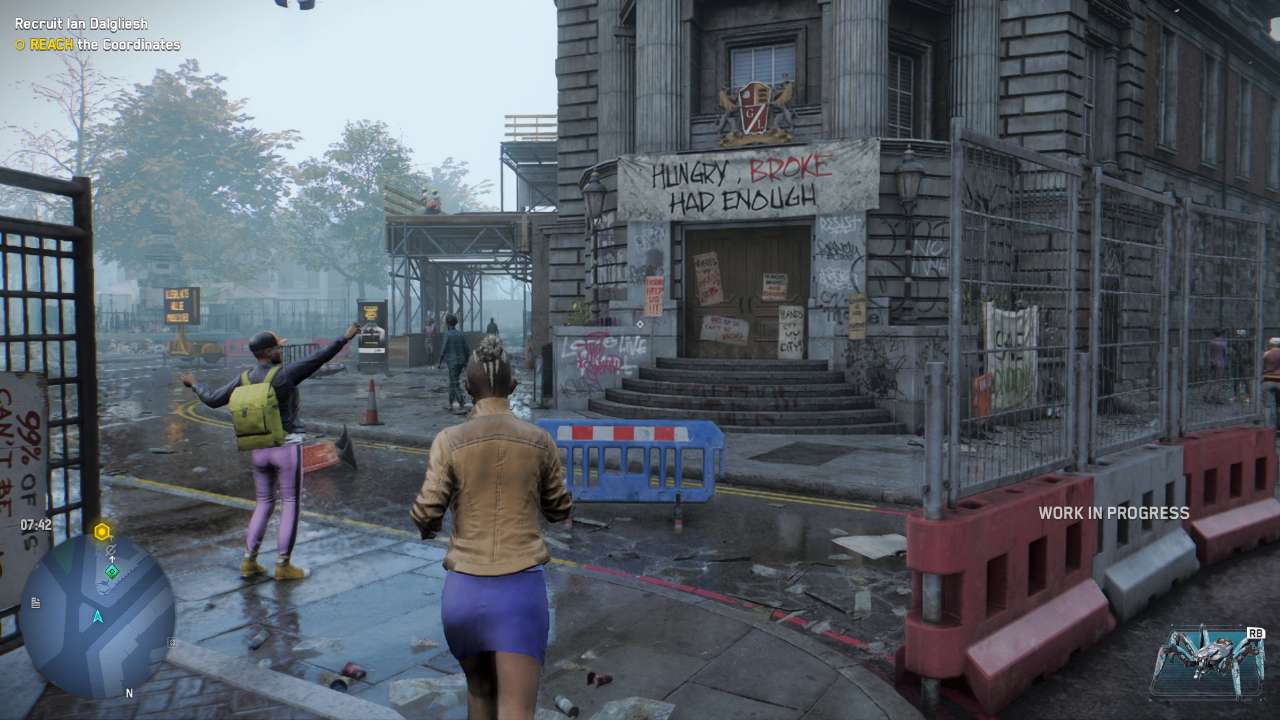
Task: Select the small square icon right of the minimap
Action: point(171,642)
